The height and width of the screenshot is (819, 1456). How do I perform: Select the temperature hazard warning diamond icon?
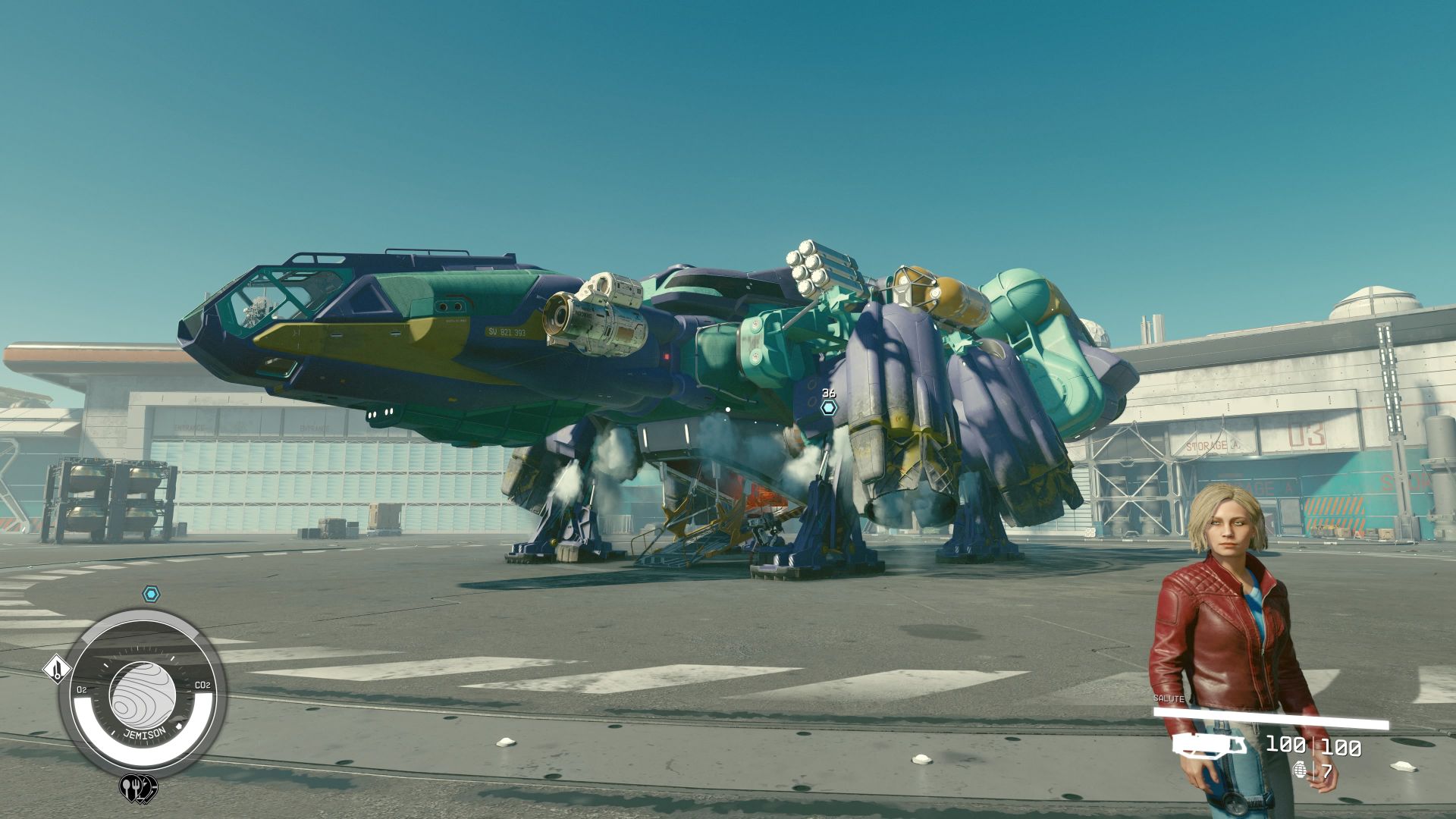(x=56, y=670)
